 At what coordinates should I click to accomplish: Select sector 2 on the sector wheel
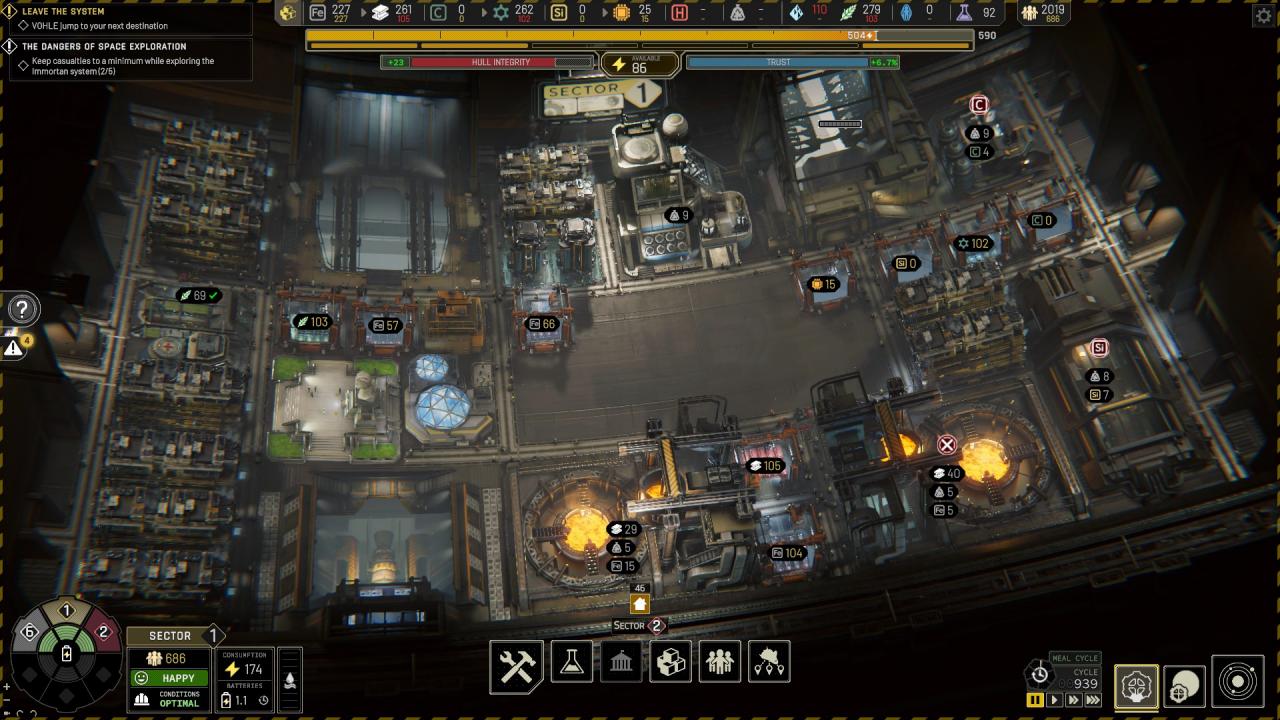click(x=102, y=632)
